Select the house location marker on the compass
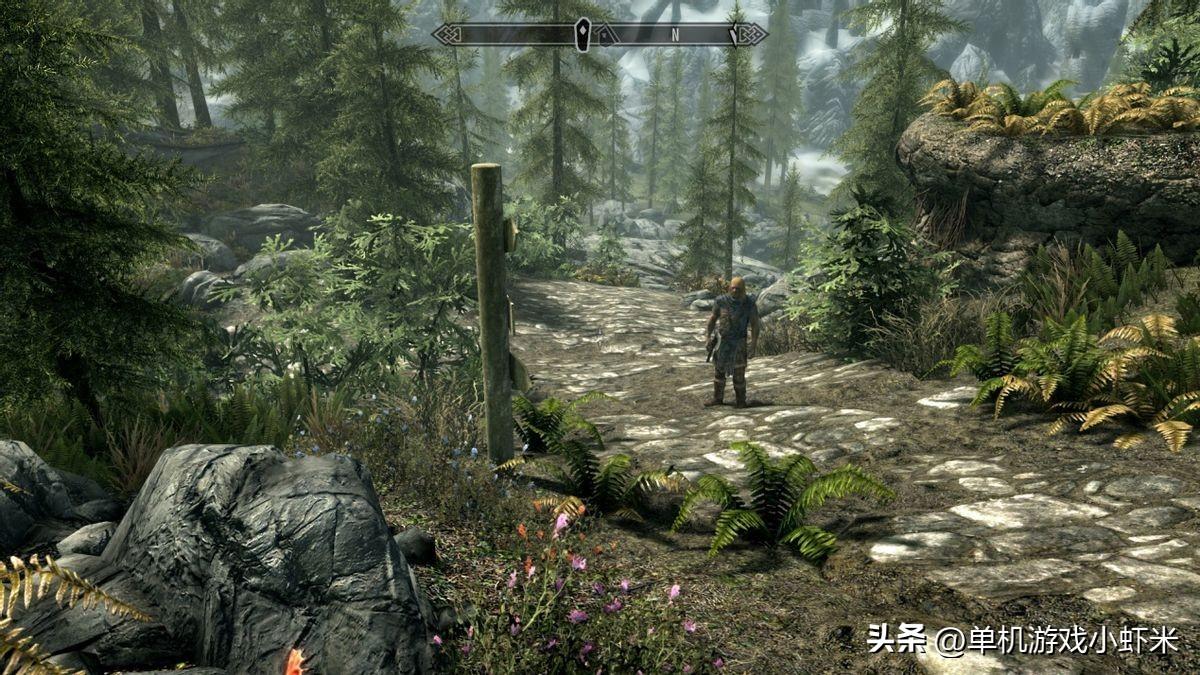The width and height of the screenshot is (1200, 675). (605, 35)
